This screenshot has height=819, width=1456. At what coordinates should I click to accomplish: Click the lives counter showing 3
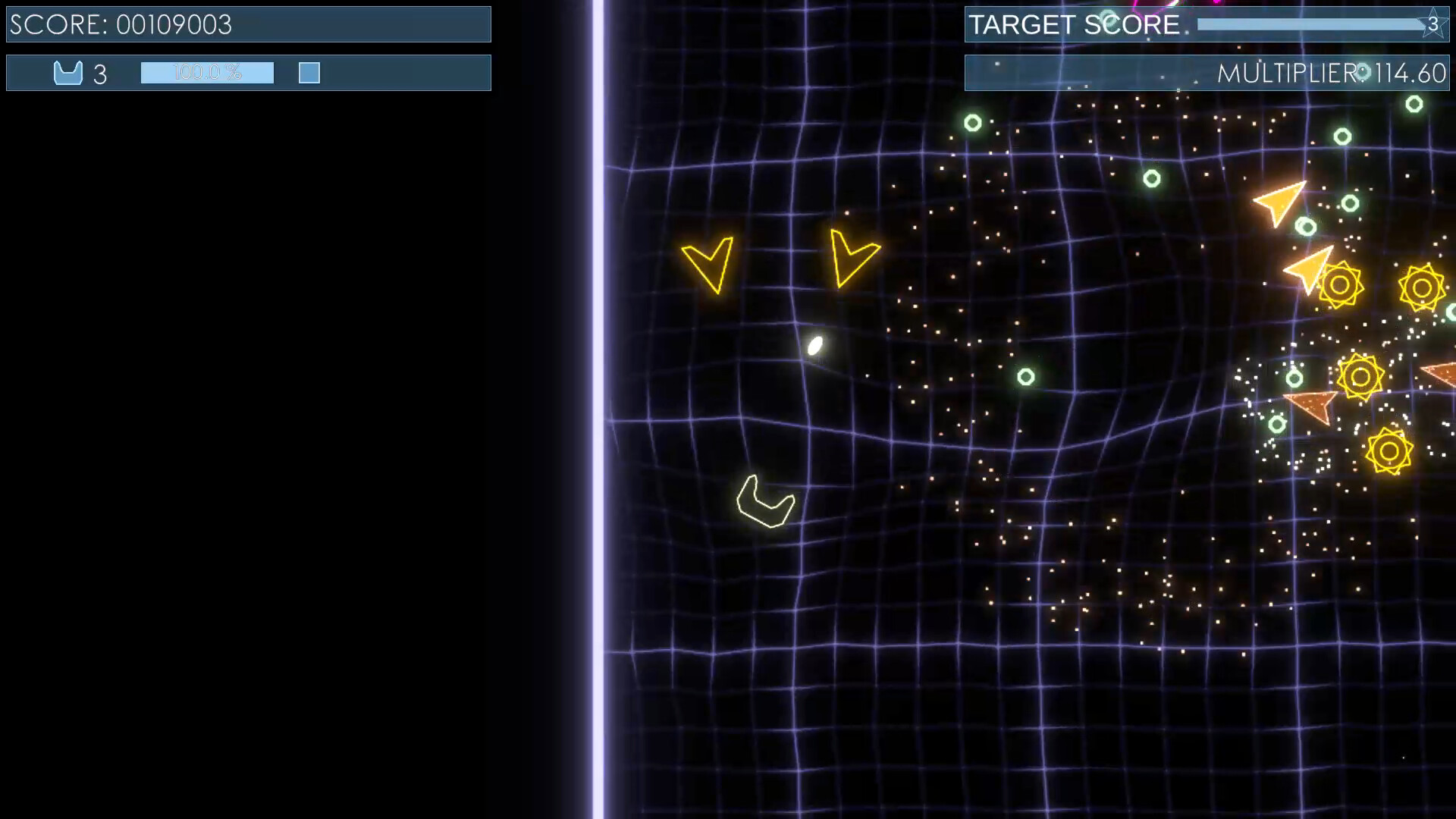pyautogui.click(x=101, y=74)
